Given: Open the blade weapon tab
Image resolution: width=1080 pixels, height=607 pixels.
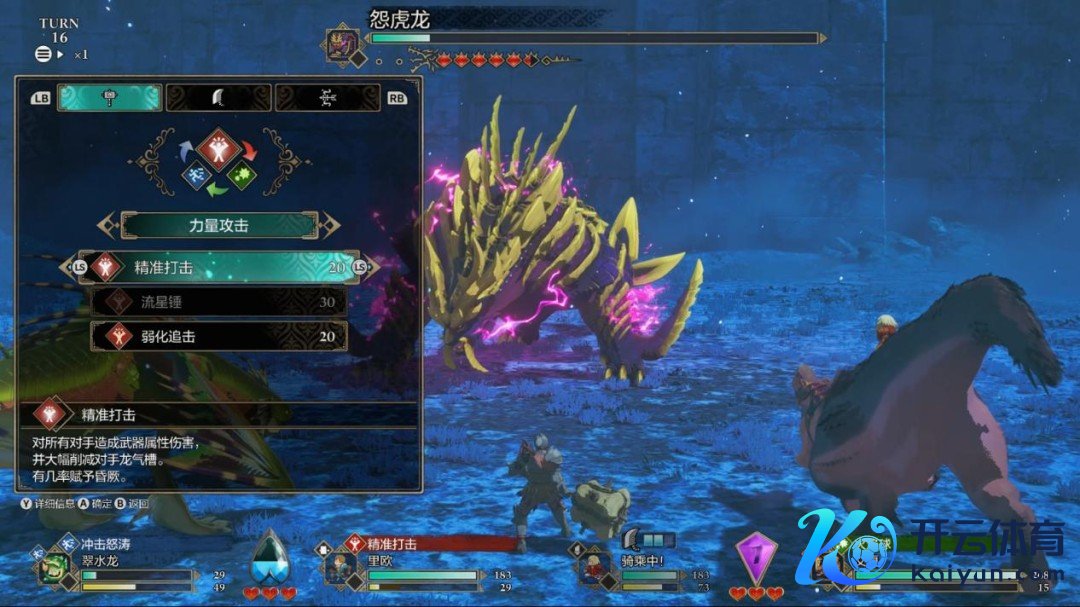Looking at the screenshot, I should coord(218,97).
